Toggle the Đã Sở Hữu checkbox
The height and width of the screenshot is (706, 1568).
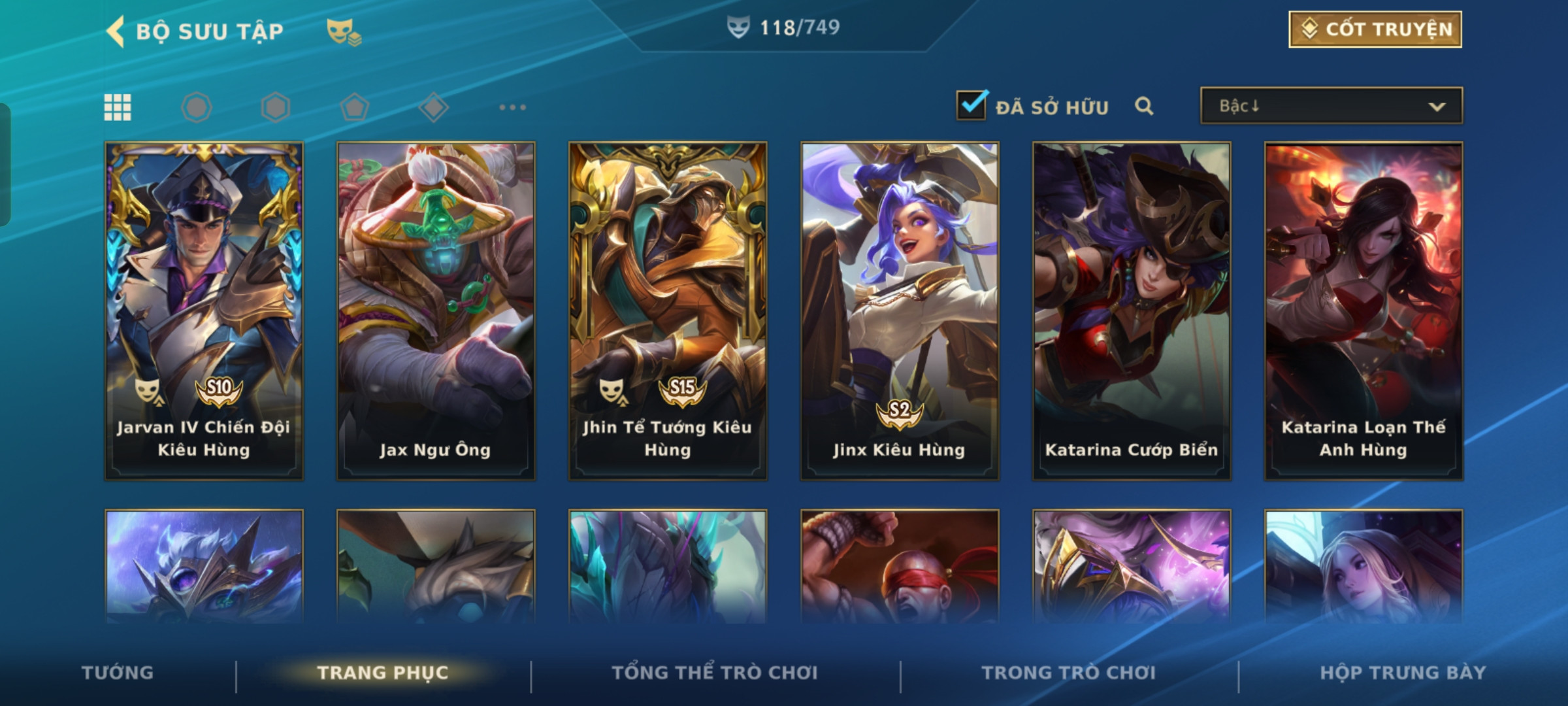click(x=971, y=105)
